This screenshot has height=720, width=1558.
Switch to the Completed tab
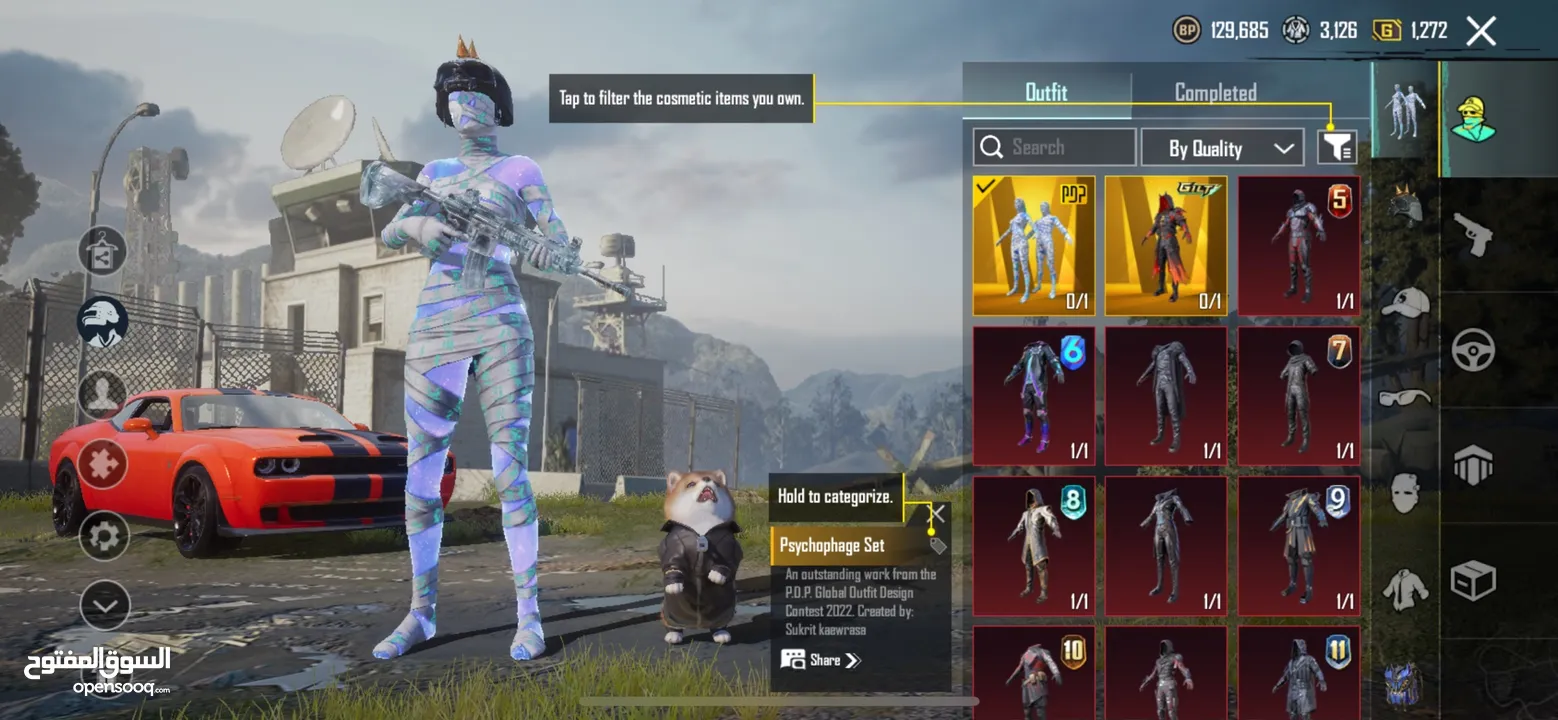[1214, 92]
